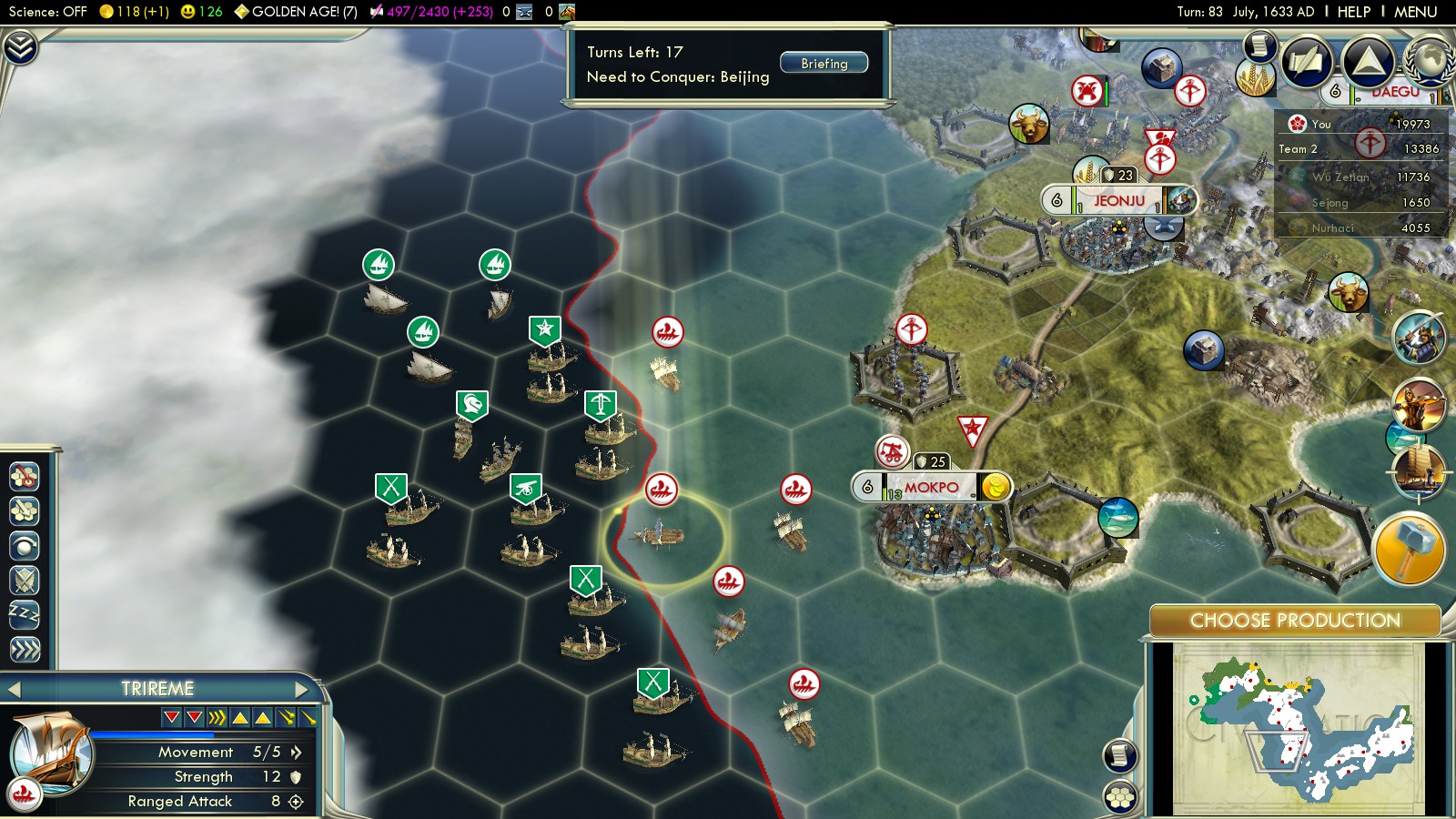Open the diplomacy globe button

[x=1429, y=61]
